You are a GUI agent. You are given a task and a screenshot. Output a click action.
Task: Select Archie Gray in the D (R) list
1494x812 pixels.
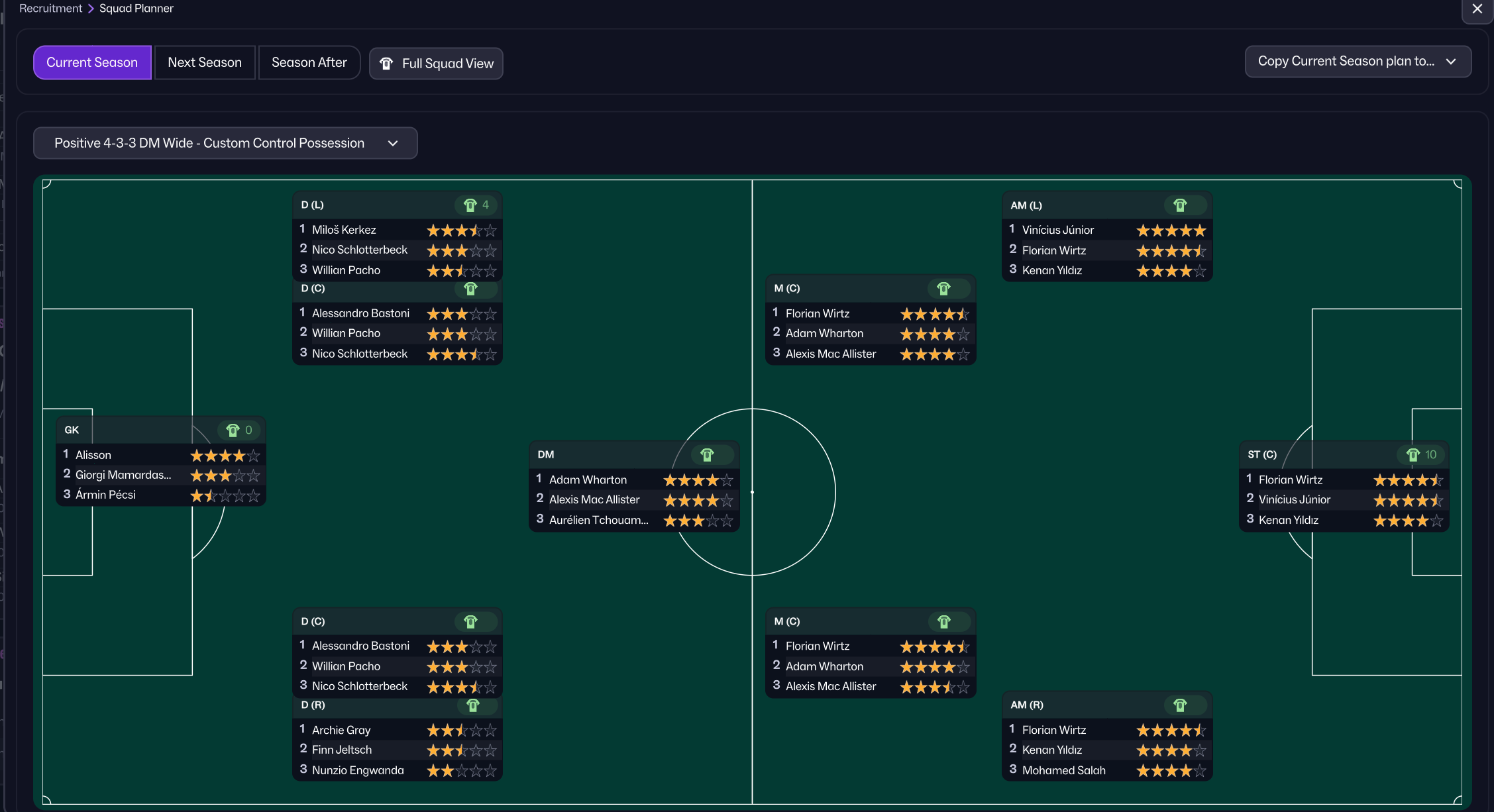pyautogui.click(x=341, y=730)
